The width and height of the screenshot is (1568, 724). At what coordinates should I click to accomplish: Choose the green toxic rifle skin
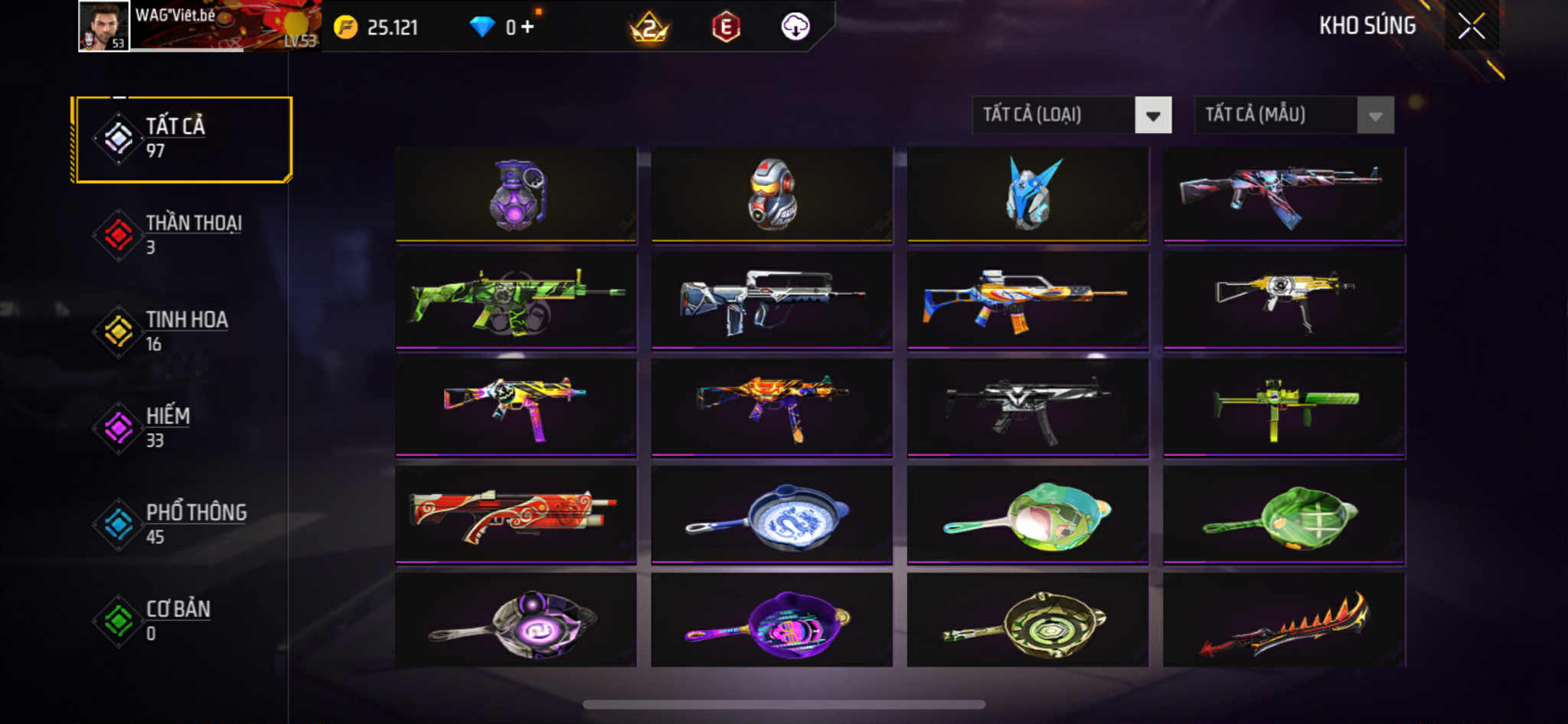pos(516,301)
